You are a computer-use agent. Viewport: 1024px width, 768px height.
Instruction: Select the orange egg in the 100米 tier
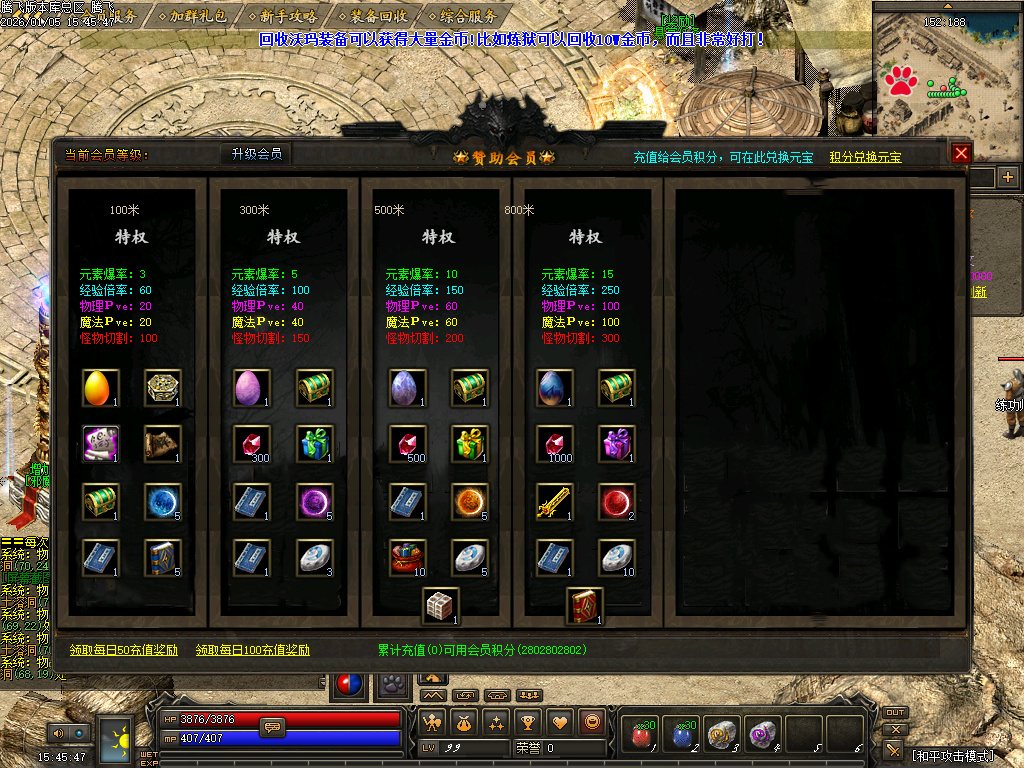(x=101, y=388)
